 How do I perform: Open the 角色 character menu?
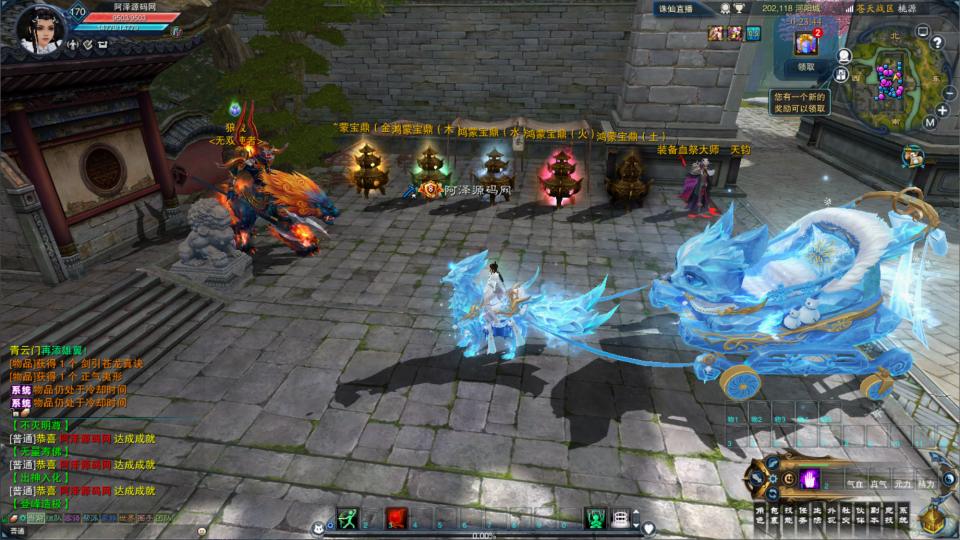tap(759, 513)
